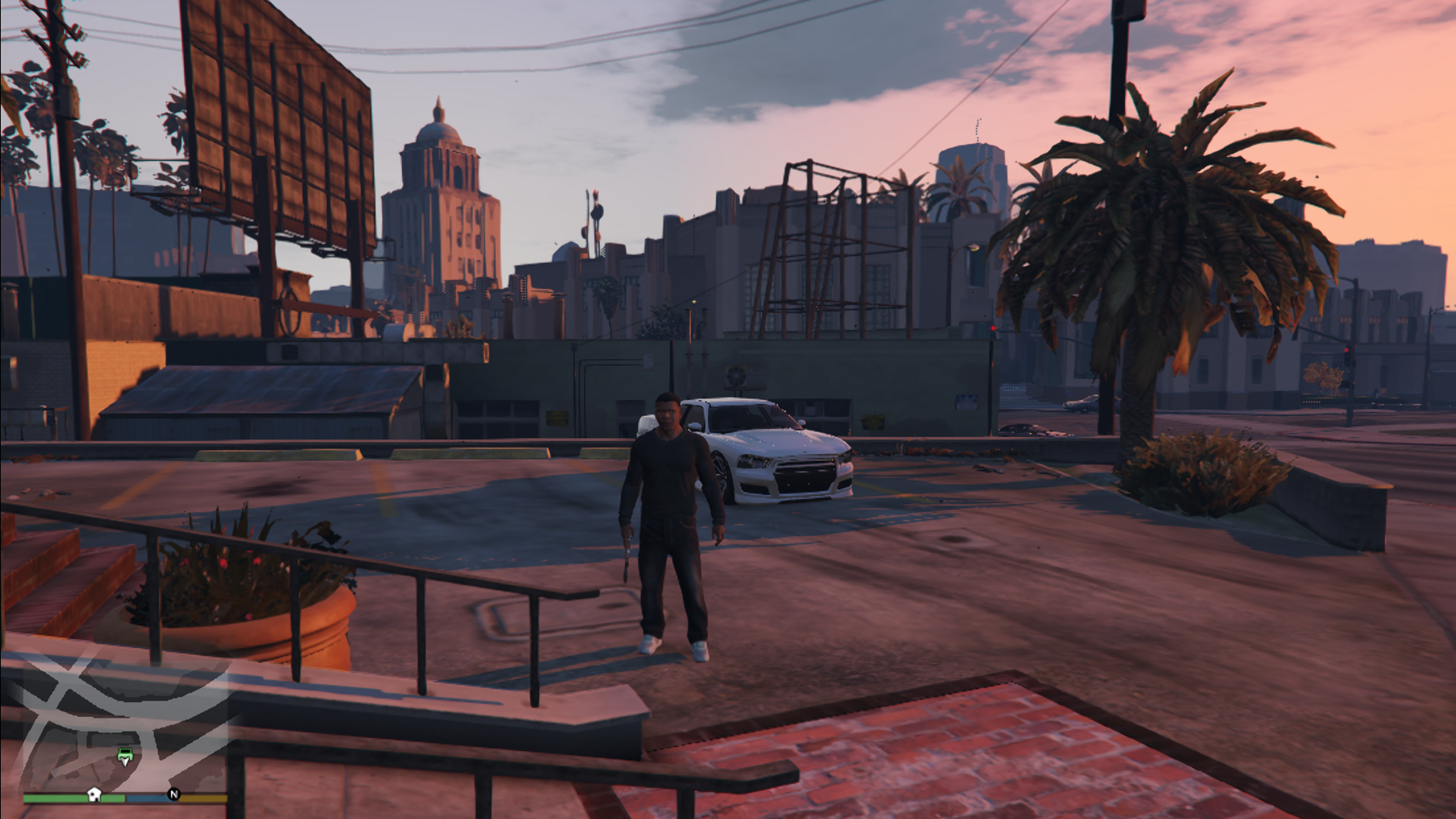Click the N compass marker on minimap
Screen dimensions: 1456x819
coord(174,794)
